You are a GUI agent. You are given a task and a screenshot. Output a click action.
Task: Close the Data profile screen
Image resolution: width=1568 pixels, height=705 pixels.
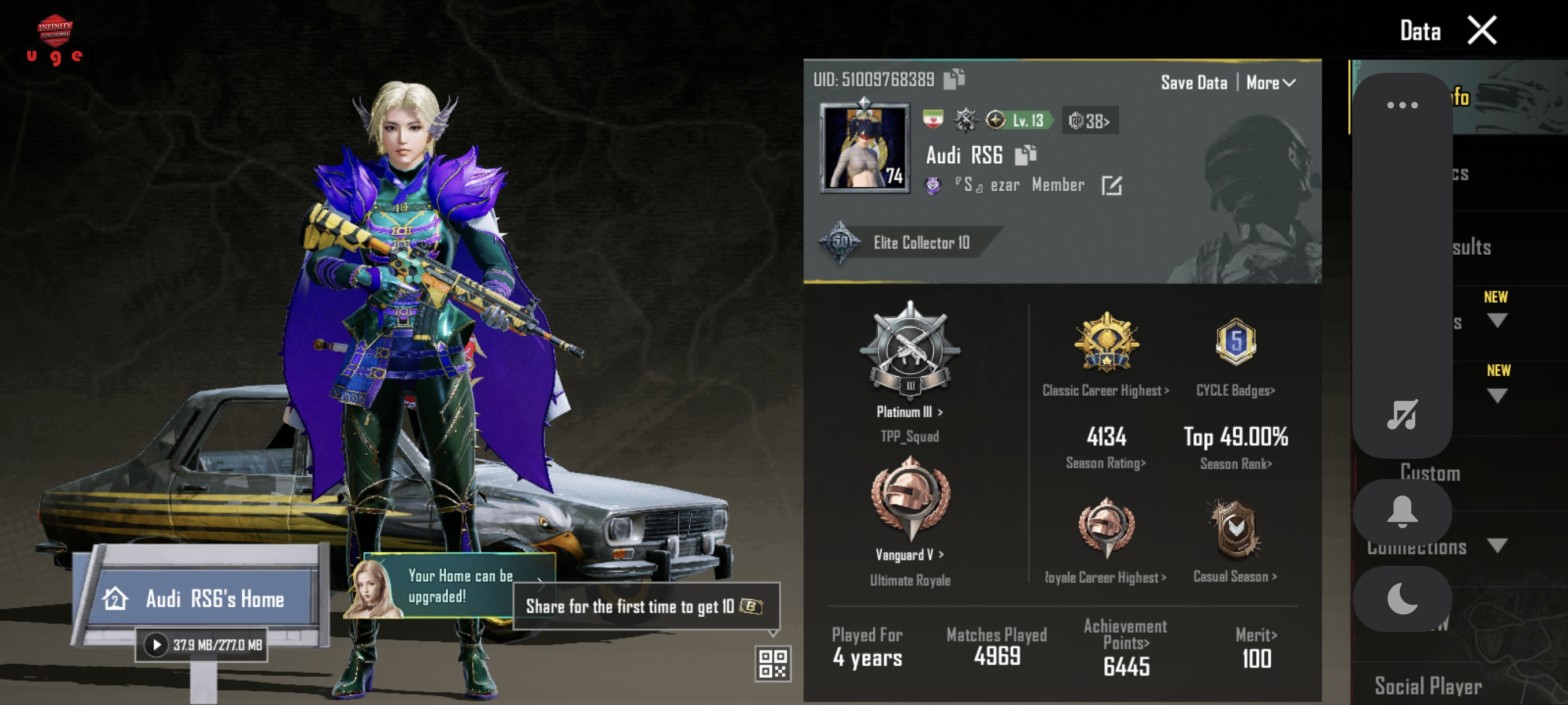(1481, 31)
